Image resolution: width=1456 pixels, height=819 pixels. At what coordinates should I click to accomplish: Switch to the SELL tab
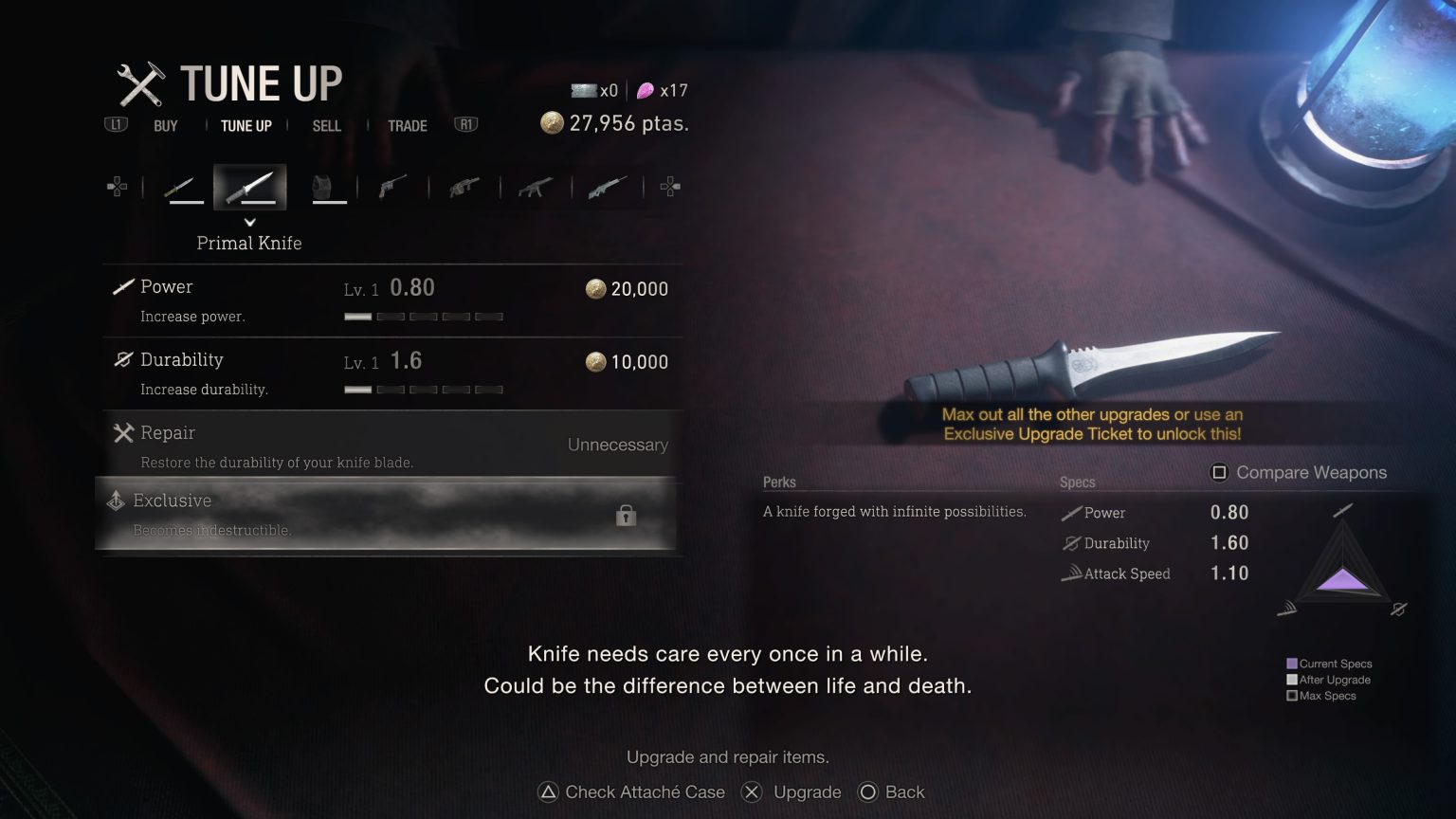coord(326,125)
